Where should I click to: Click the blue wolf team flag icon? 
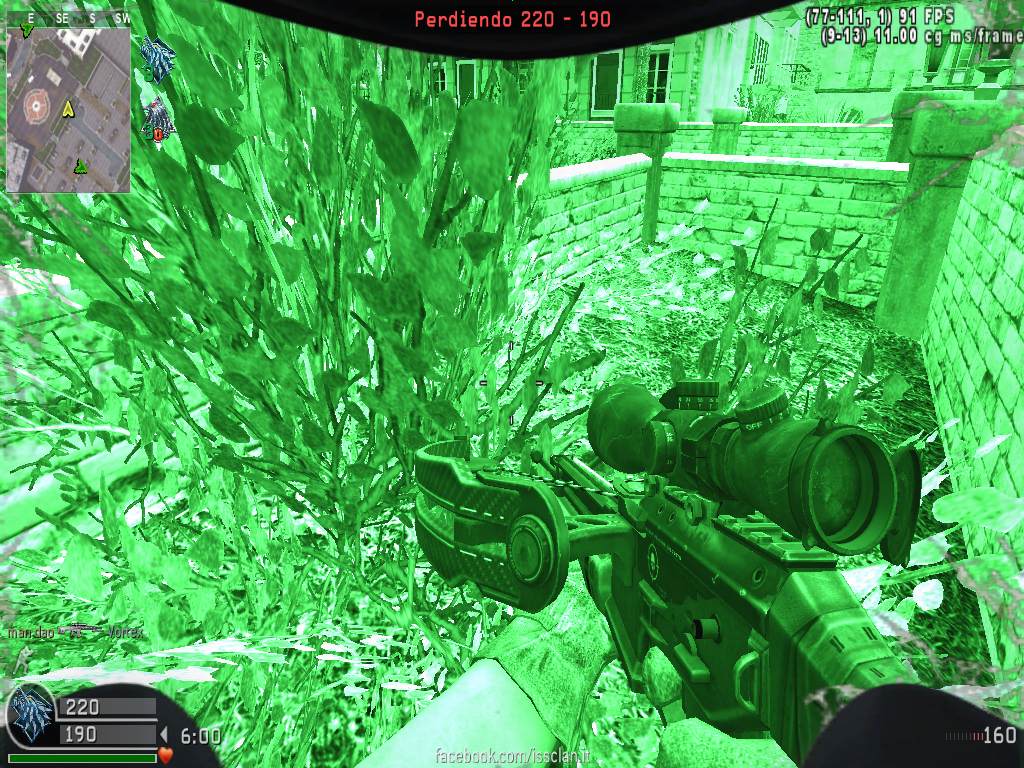(x=158, y=56)
